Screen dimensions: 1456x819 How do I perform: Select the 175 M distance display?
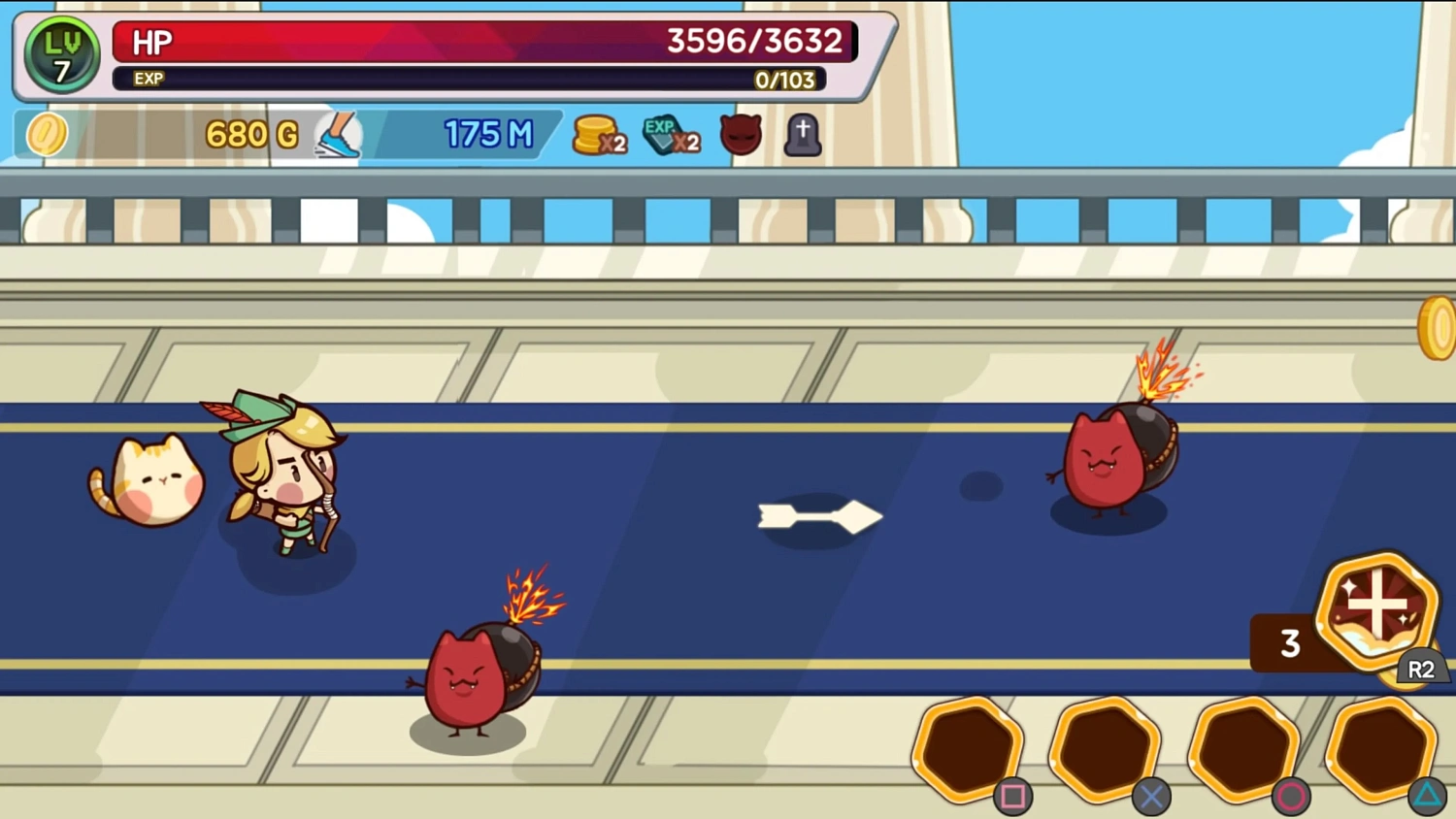coord(488,134)
